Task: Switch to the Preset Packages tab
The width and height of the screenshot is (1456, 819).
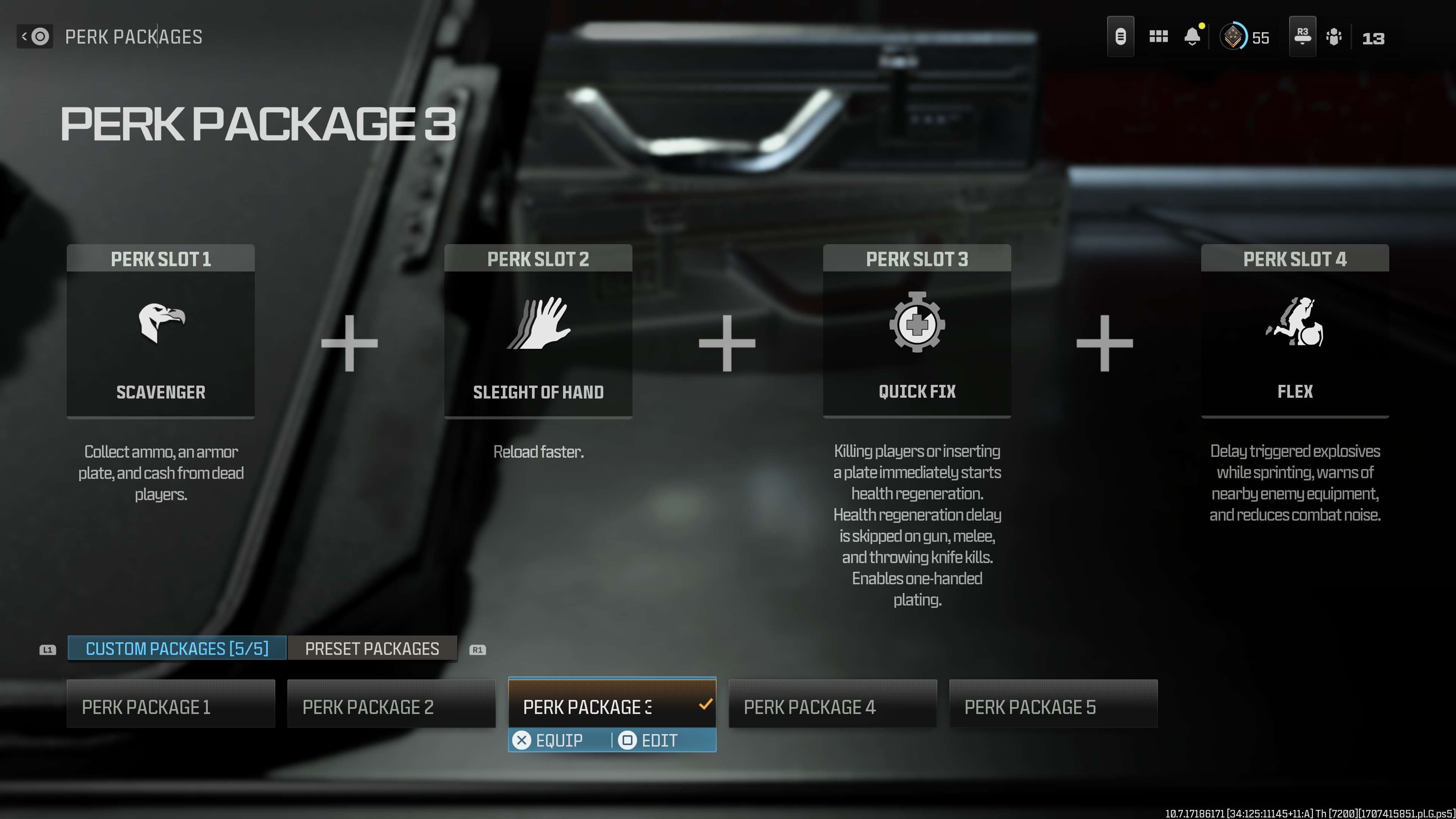Action: tap(372, 648)
